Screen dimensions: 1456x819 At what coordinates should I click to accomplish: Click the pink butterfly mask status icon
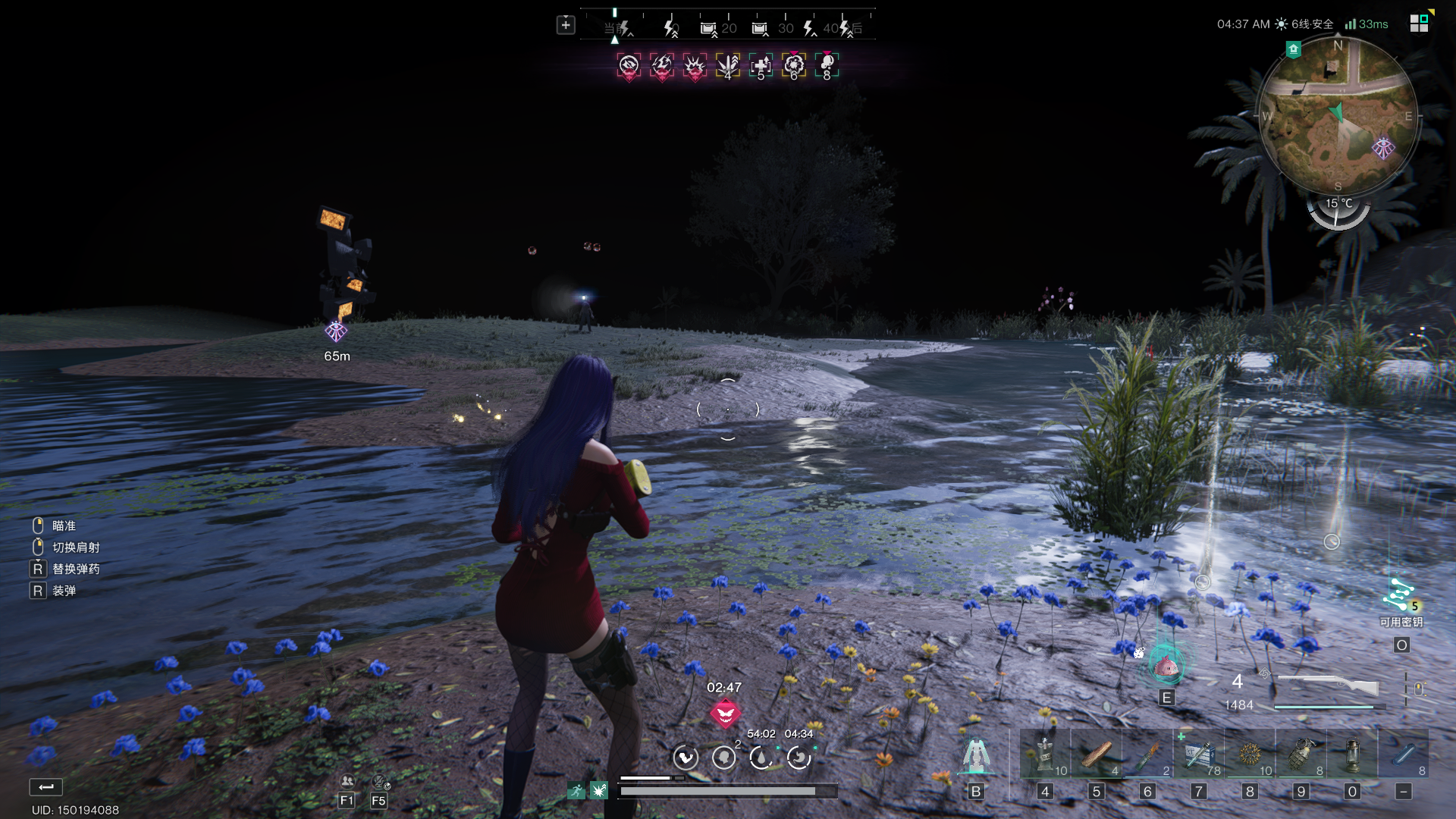725,714
